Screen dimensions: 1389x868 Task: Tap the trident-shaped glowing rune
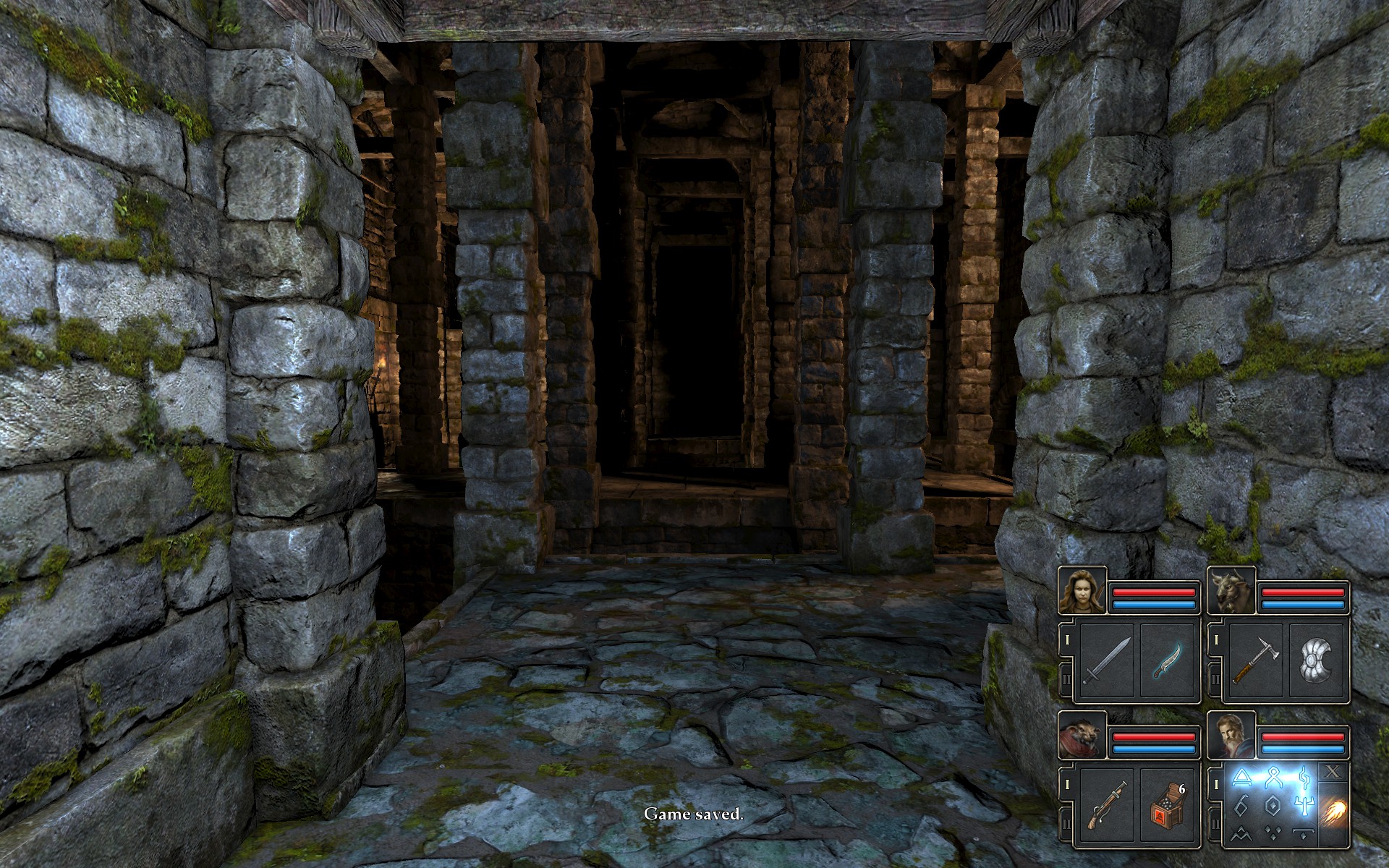pyautogui.click(x=1303, y=804)
